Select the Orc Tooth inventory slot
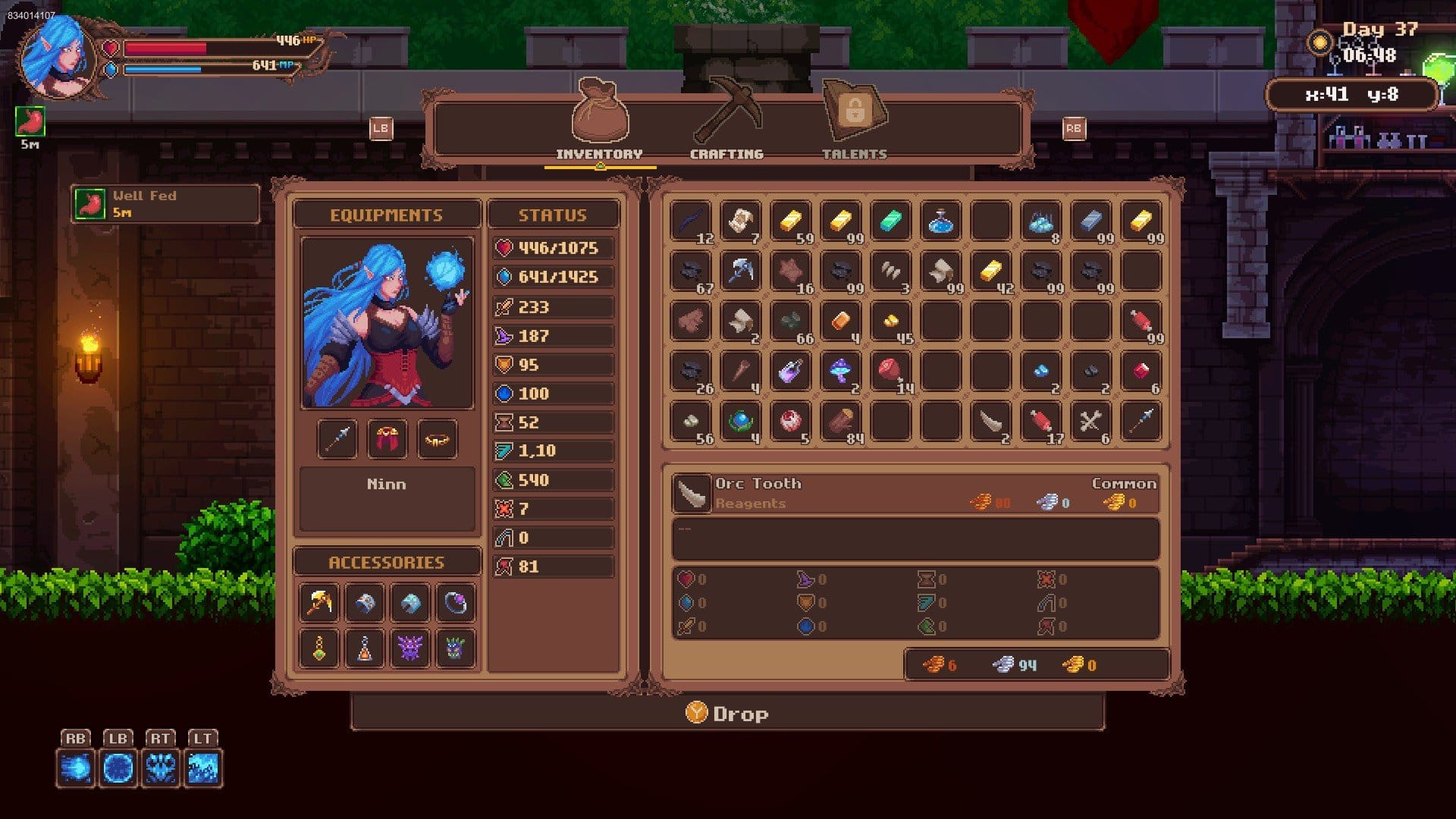1456x819 pixels. [990, 422]
